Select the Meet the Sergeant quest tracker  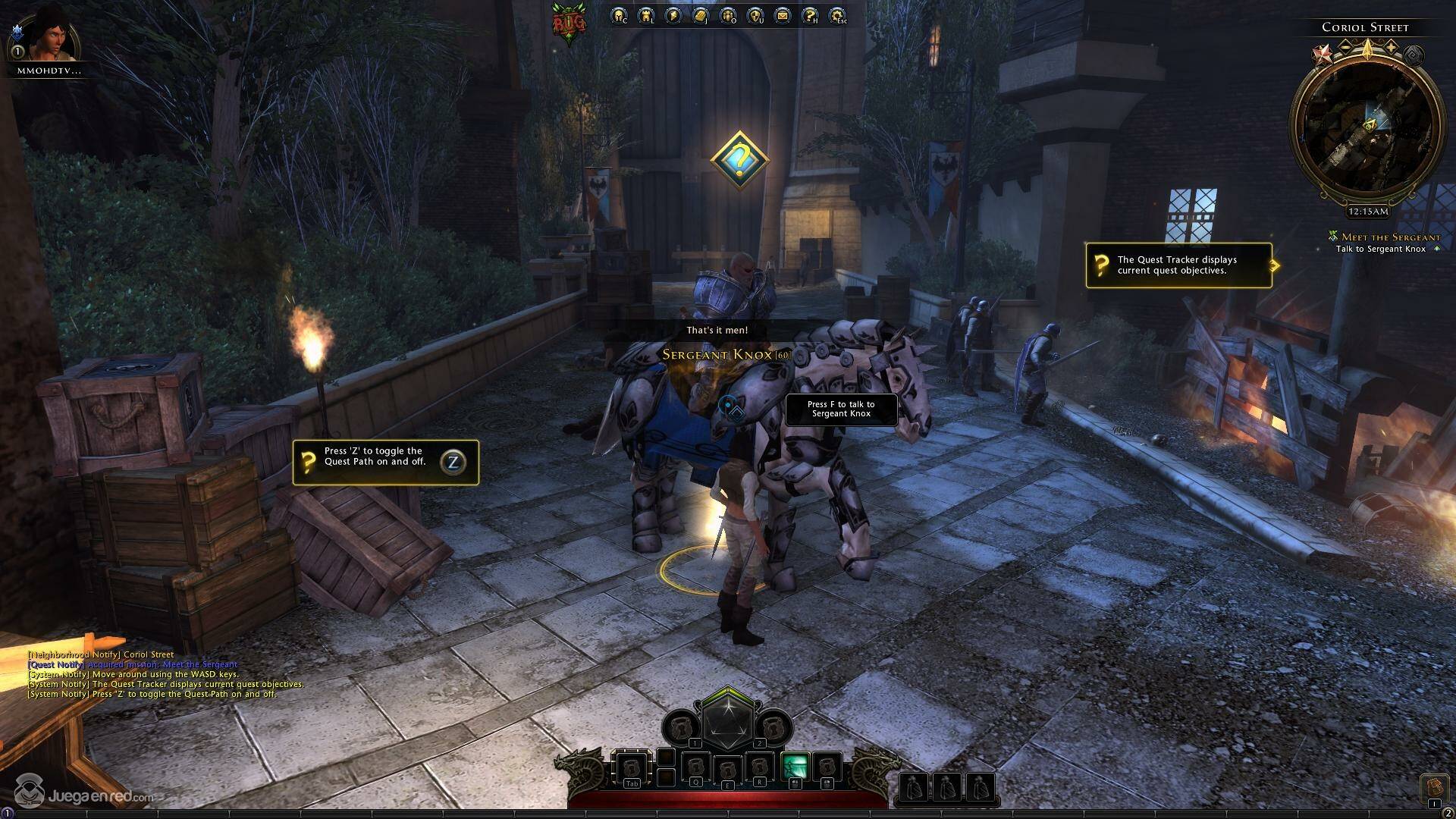(x=1389, y=237)
